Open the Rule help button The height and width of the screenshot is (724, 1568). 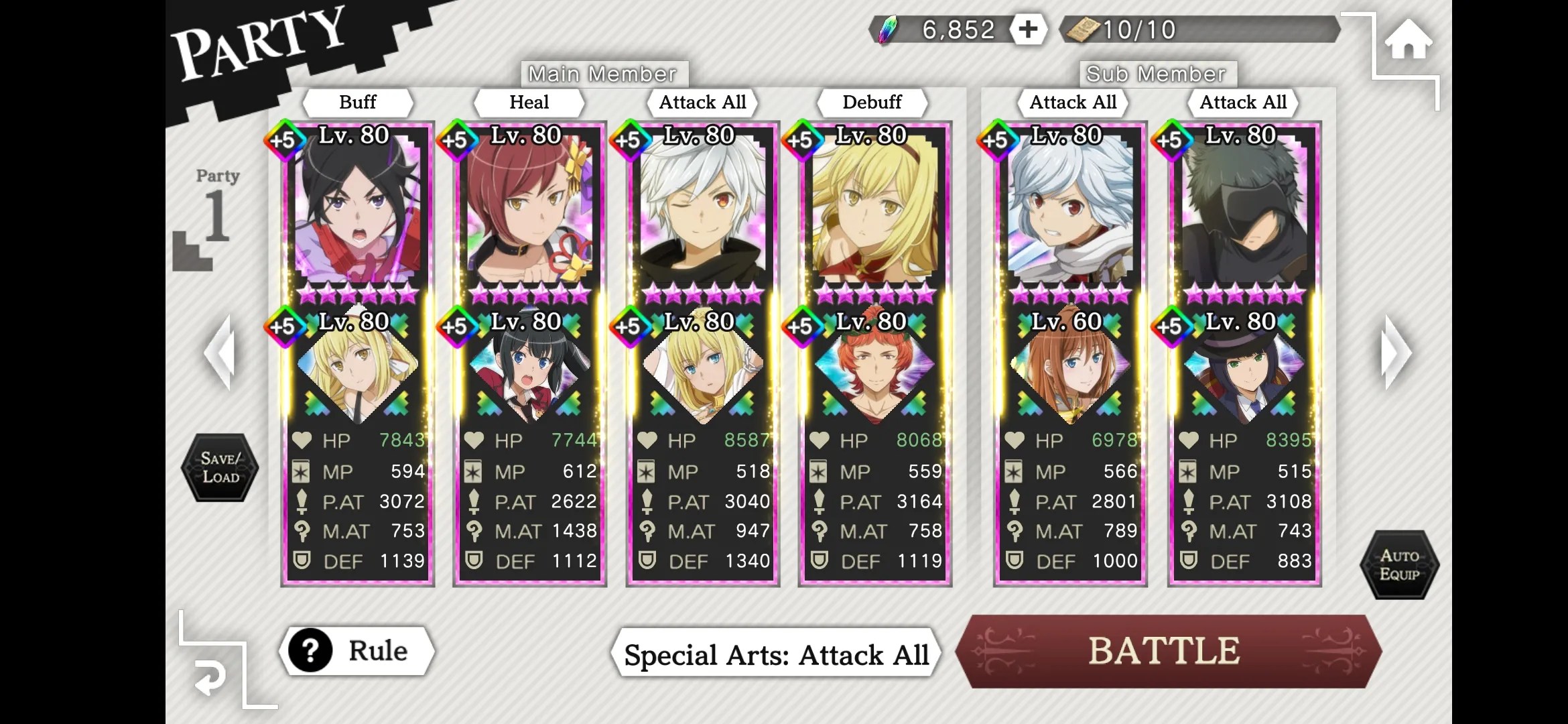[356, 651]
